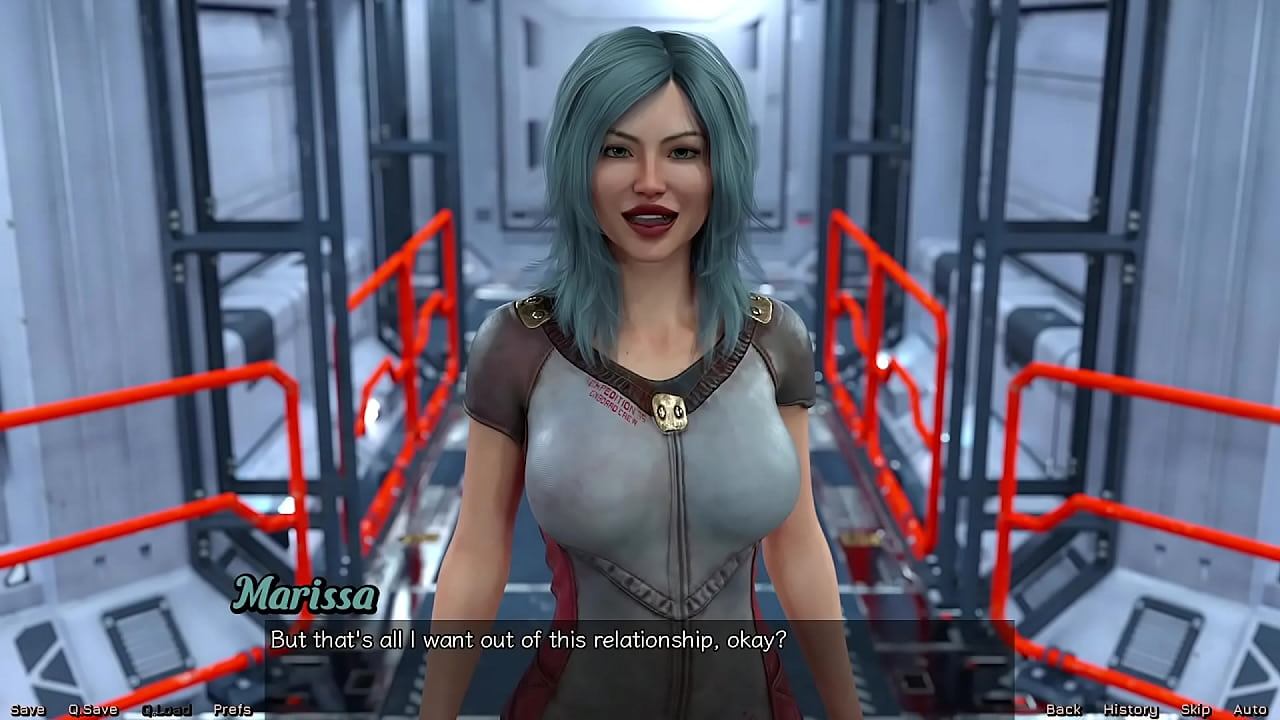The image size is (1280, 720).
Task: Show the dialogue History log
Action: (1130, 710)
